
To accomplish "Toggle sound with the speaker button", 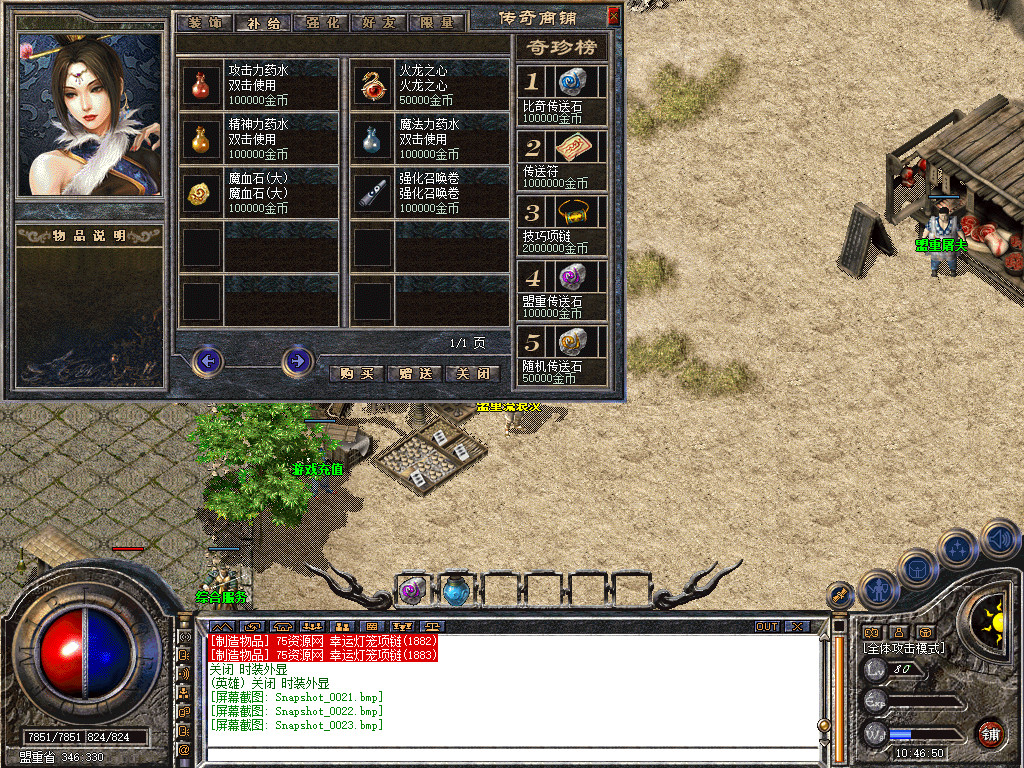I will 999,538.
